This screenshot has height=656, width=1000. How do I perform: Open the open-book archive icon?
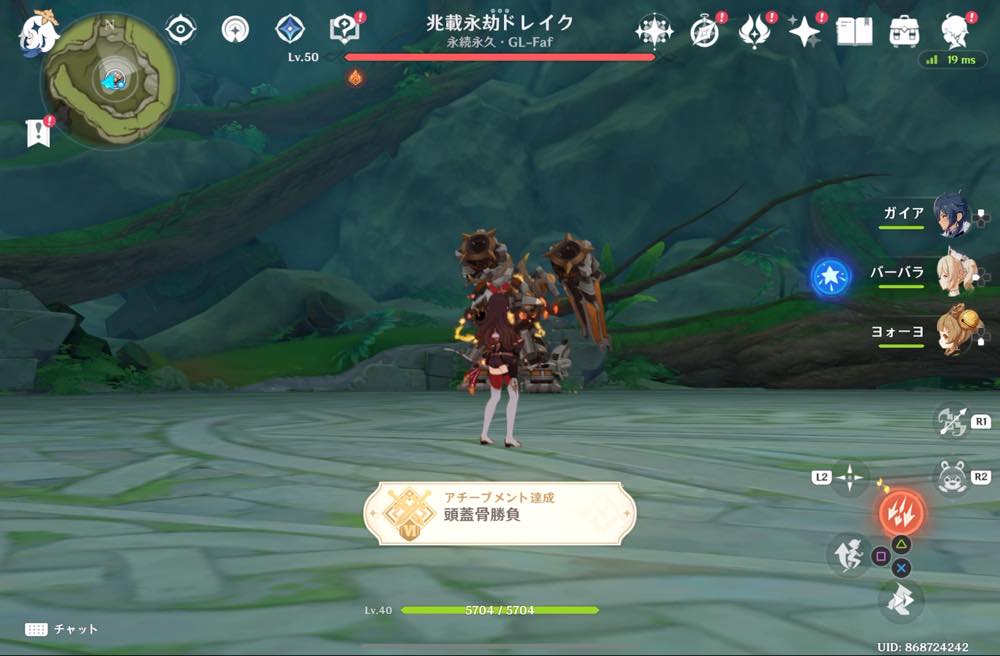coord(855,32)
